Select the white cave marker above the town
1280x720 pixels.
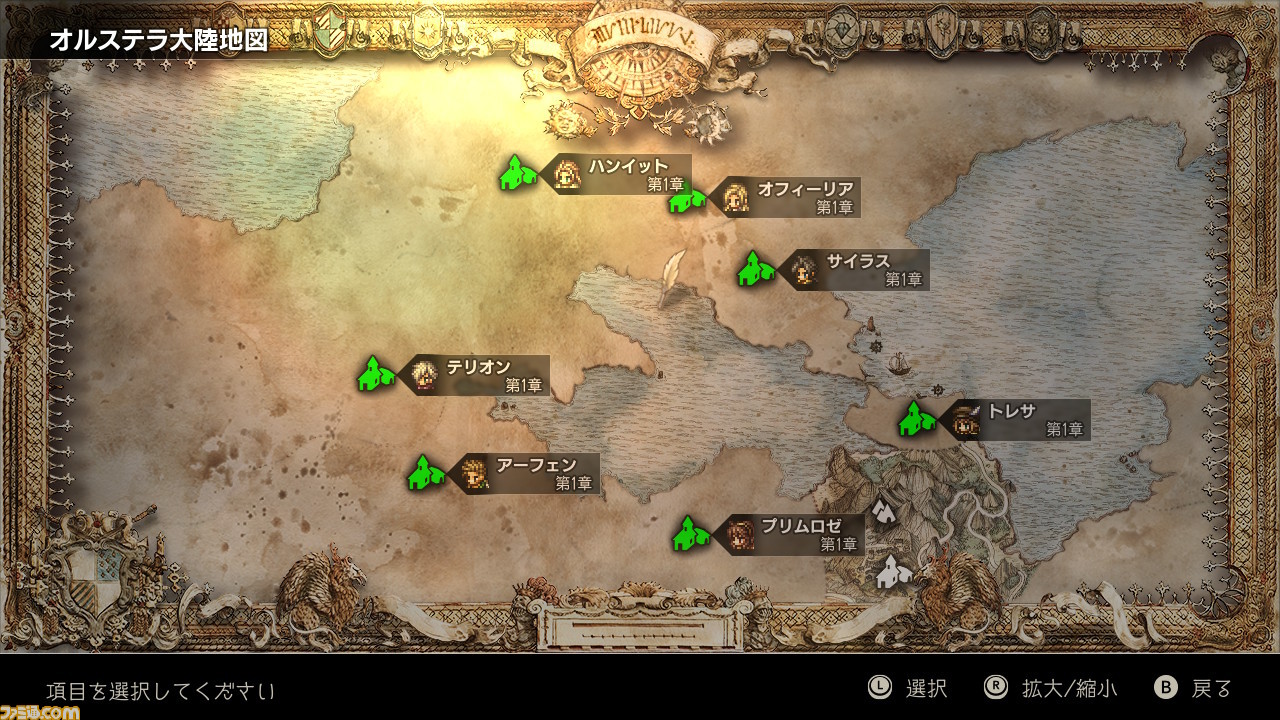click(x=882, y=512)
